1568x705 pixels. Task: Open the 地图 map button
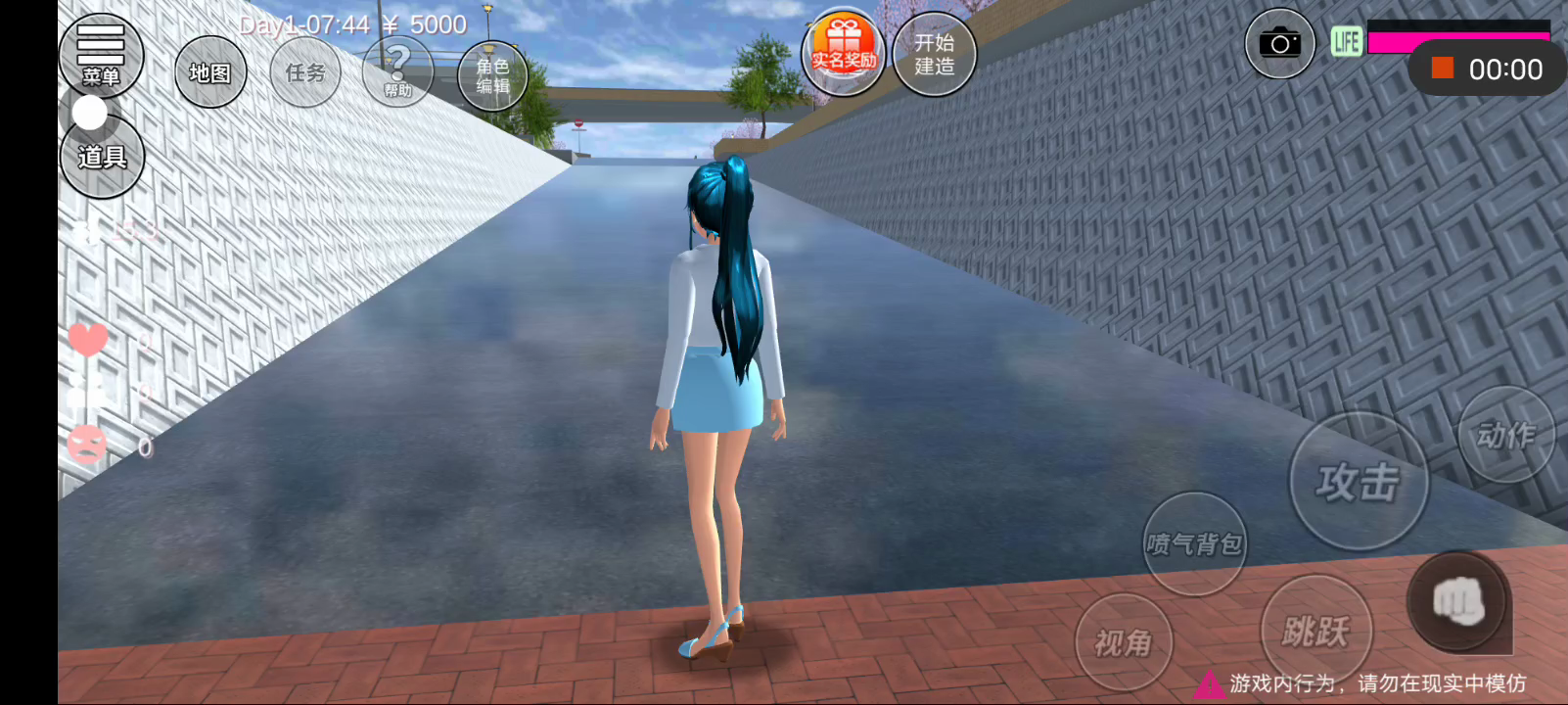210,72
